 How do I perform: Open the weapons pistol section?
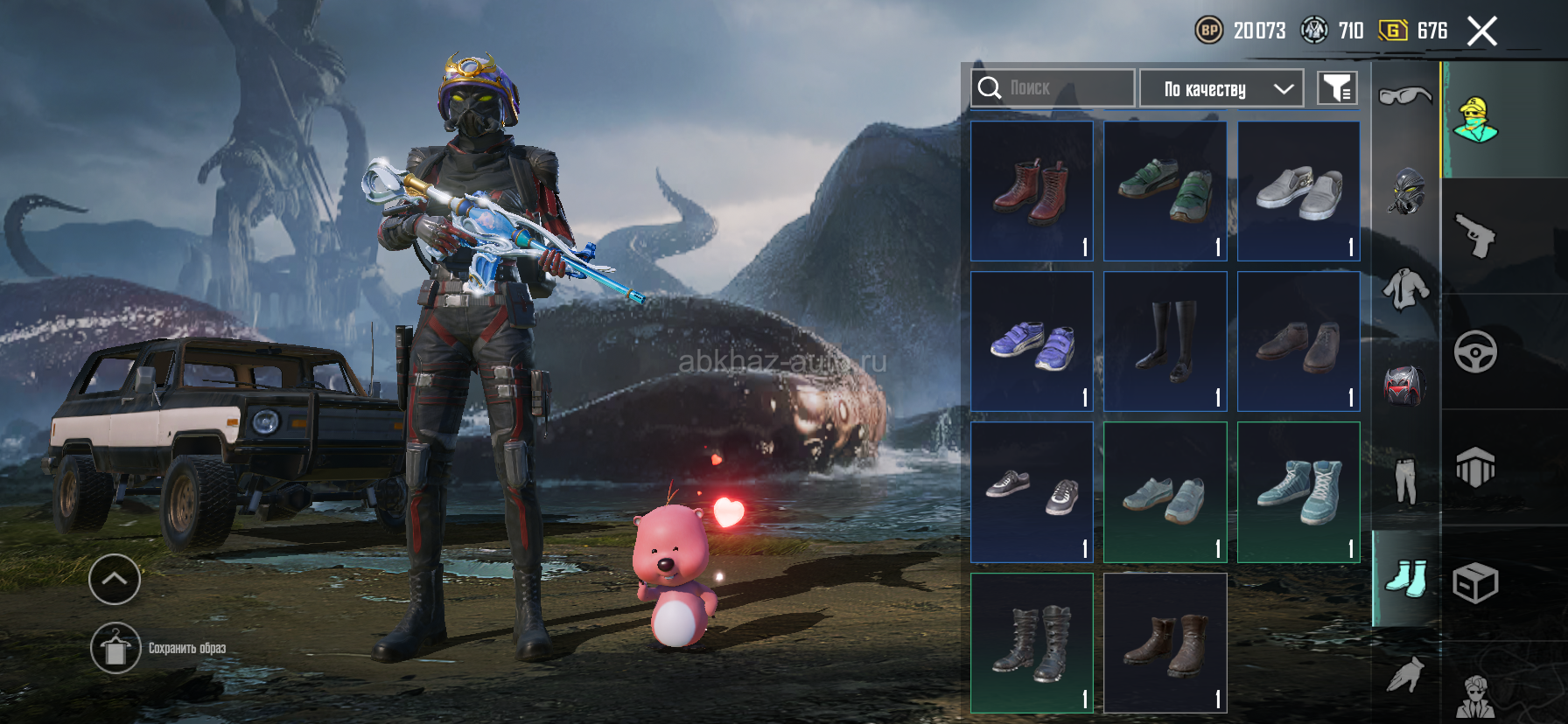[x=1475, y=236]
